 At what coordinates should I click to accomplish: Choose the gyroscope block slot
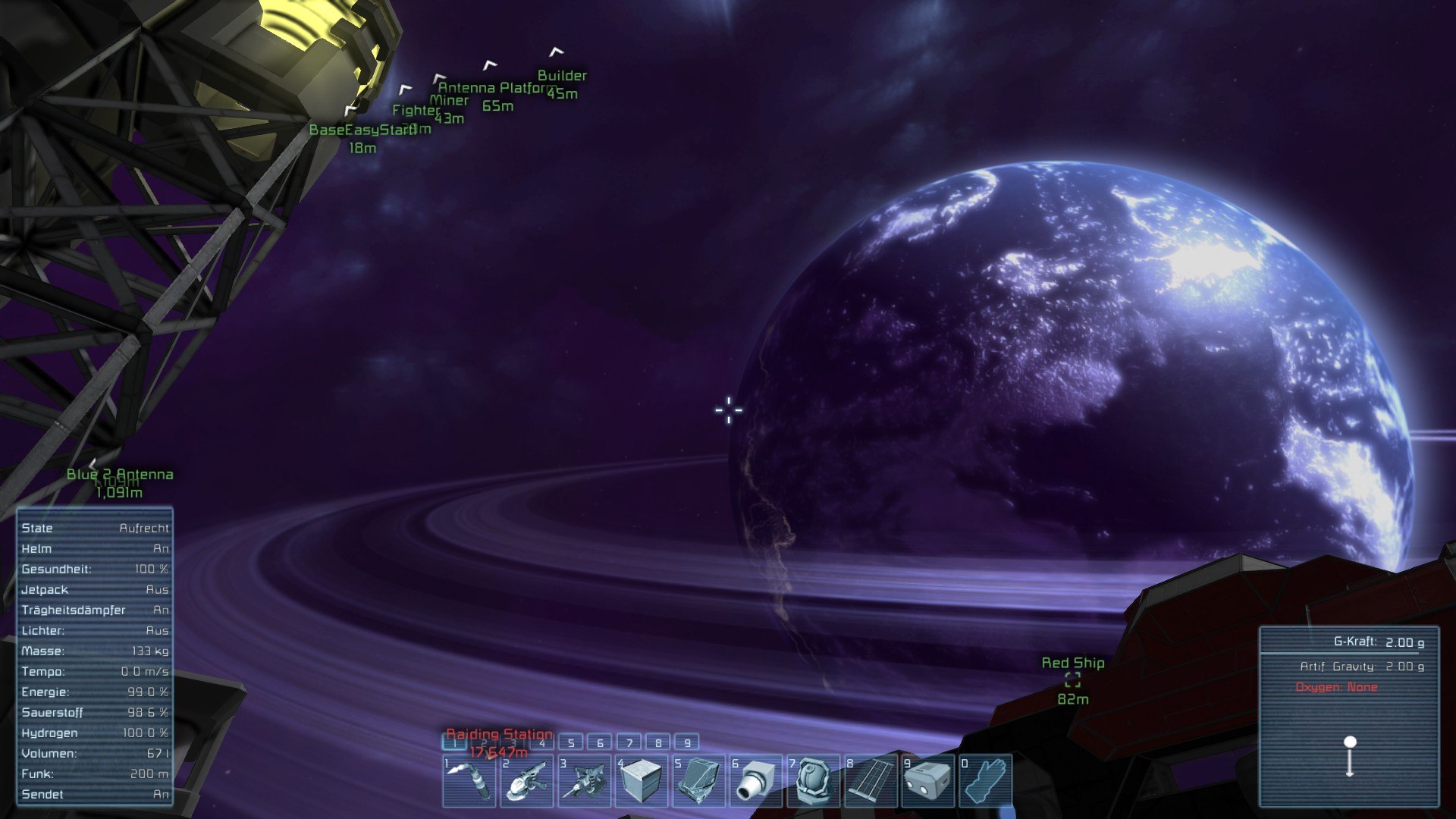[814, 780]
